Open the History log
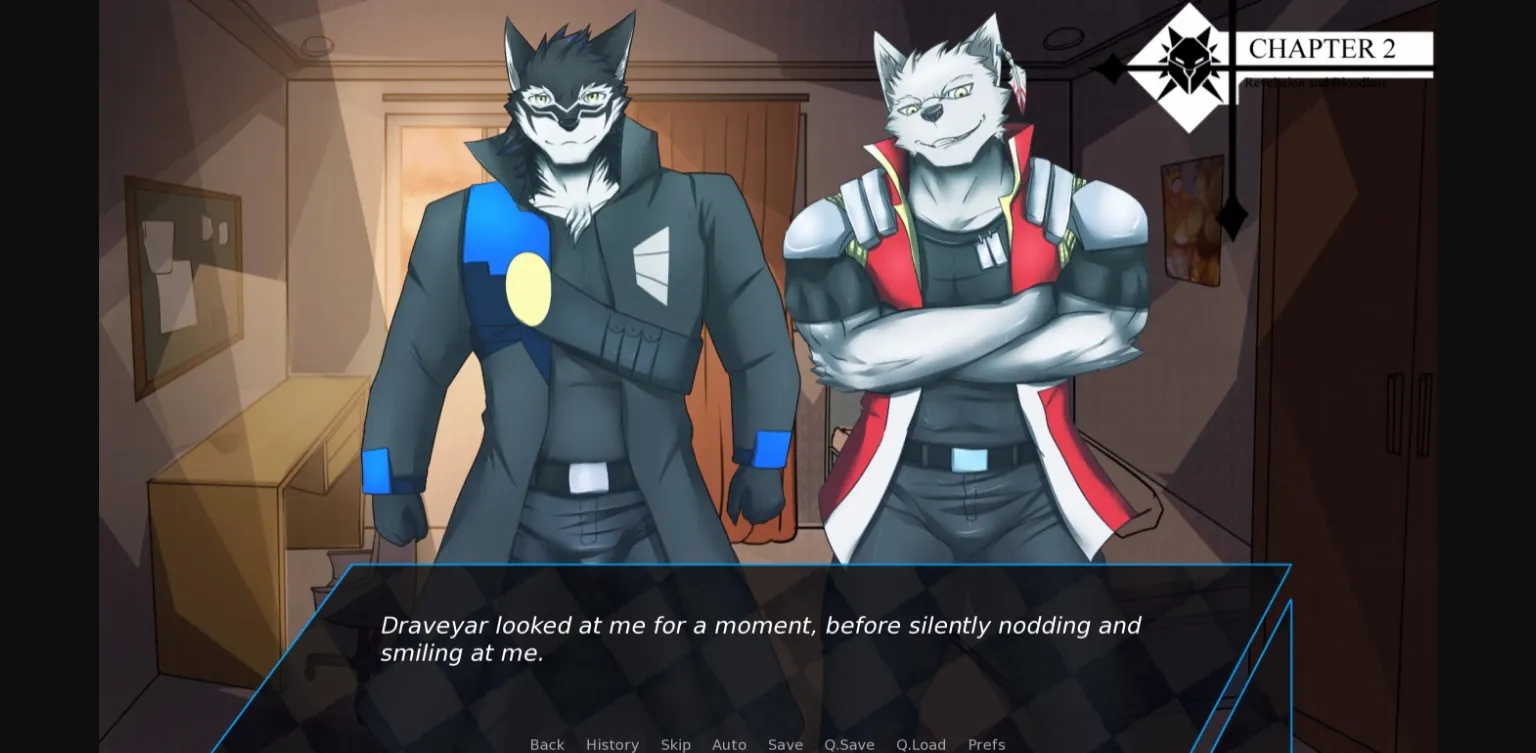1536x753 pixels. point(612,745)
